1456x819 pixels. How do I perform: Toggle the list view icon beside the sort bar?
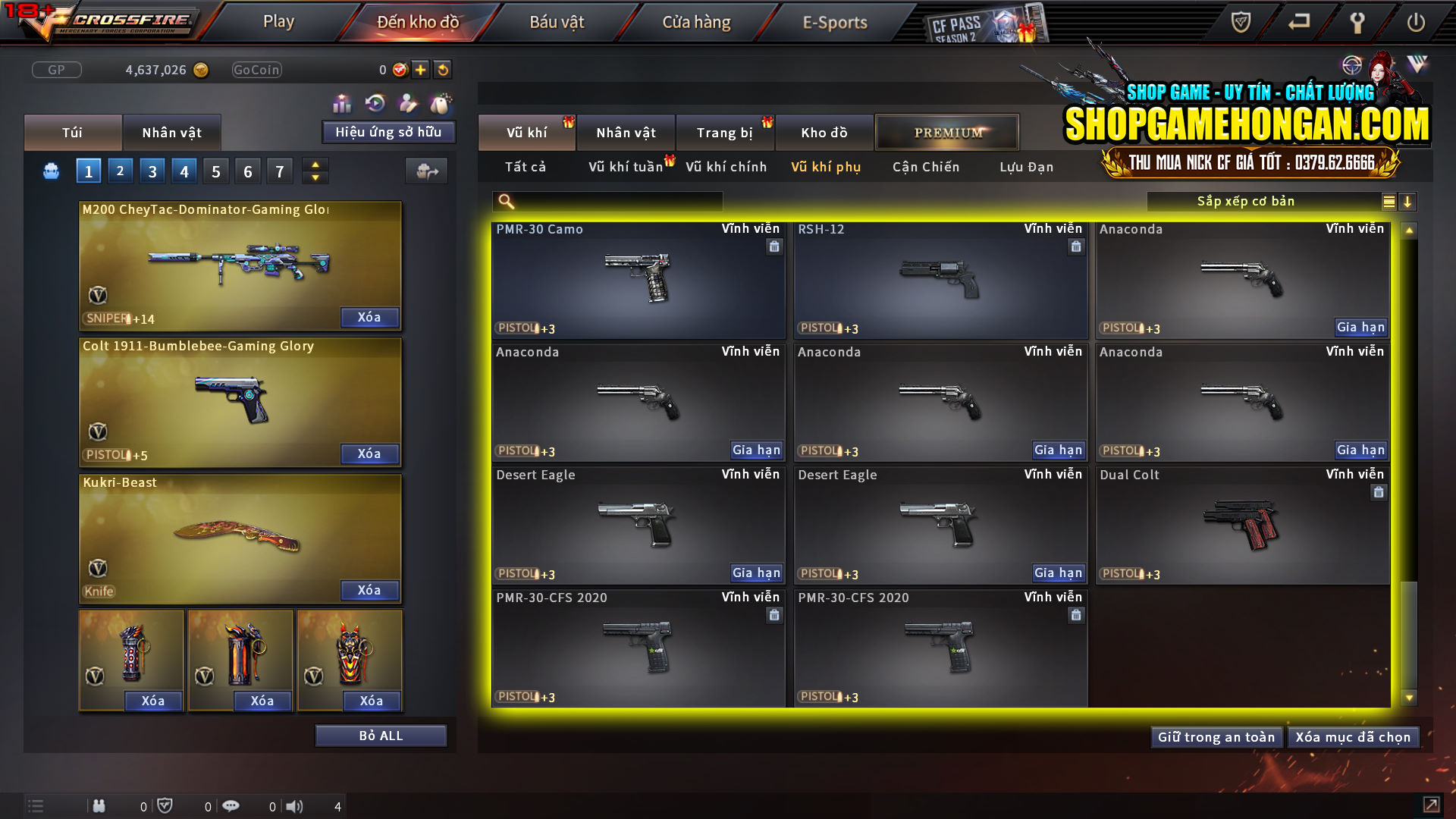pyautogui.click(x=1388, y=202)
